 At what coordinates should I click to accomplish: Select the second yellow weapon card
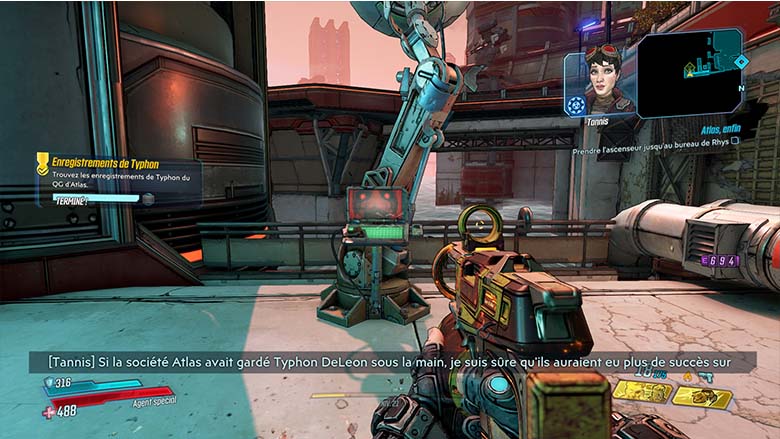coord(701,396)
